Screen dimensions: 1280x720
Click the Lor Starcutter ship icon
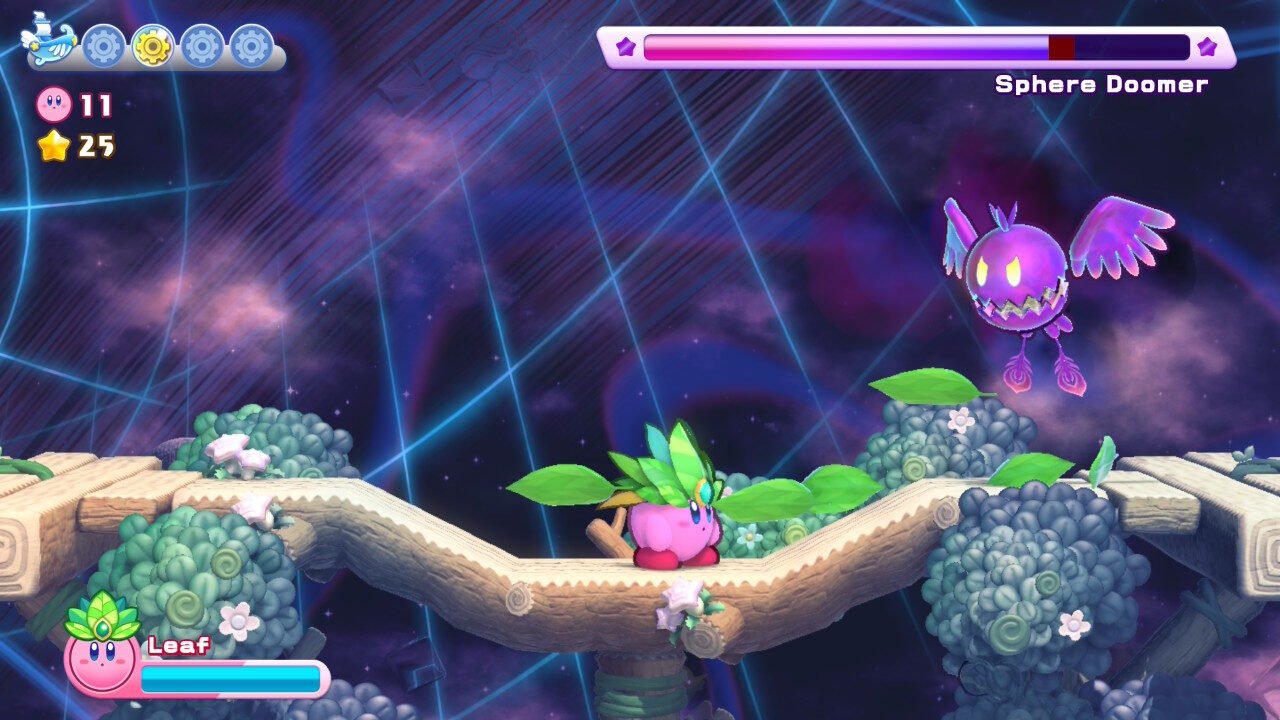coord(48,40)
